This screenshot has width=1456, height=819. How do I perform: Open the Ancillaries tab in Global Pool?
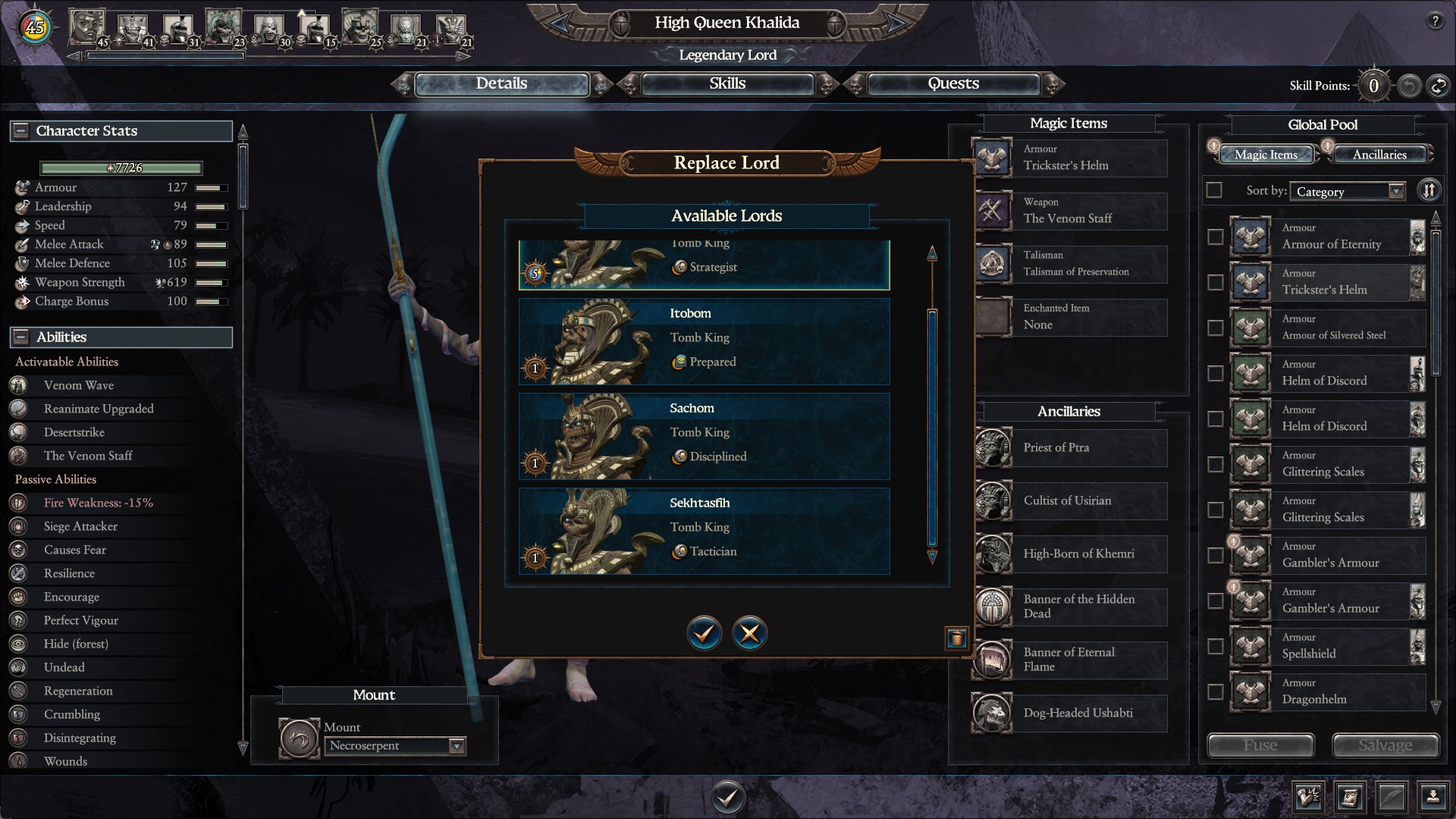coord(1381,154)
